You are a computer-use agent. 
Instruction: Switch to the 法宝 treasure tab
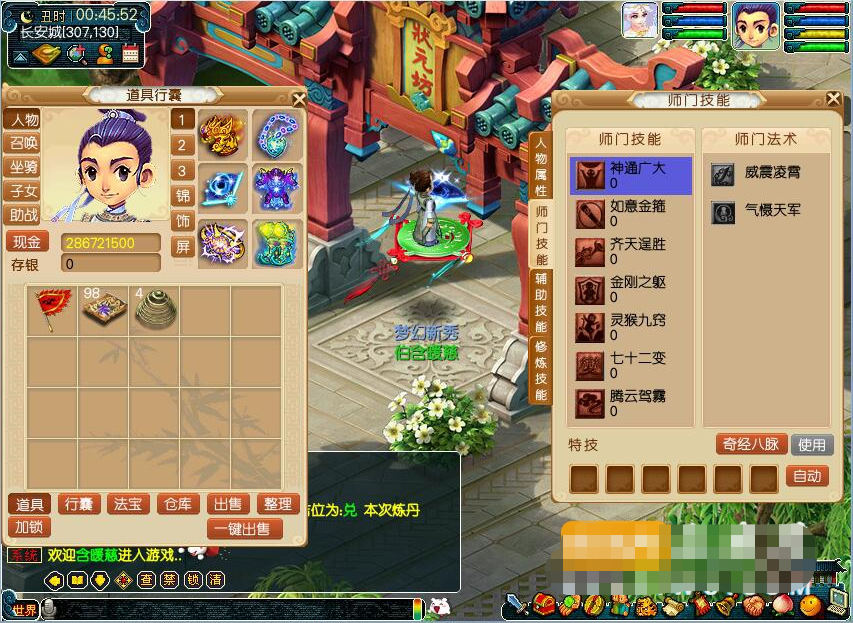coord(129,504)
